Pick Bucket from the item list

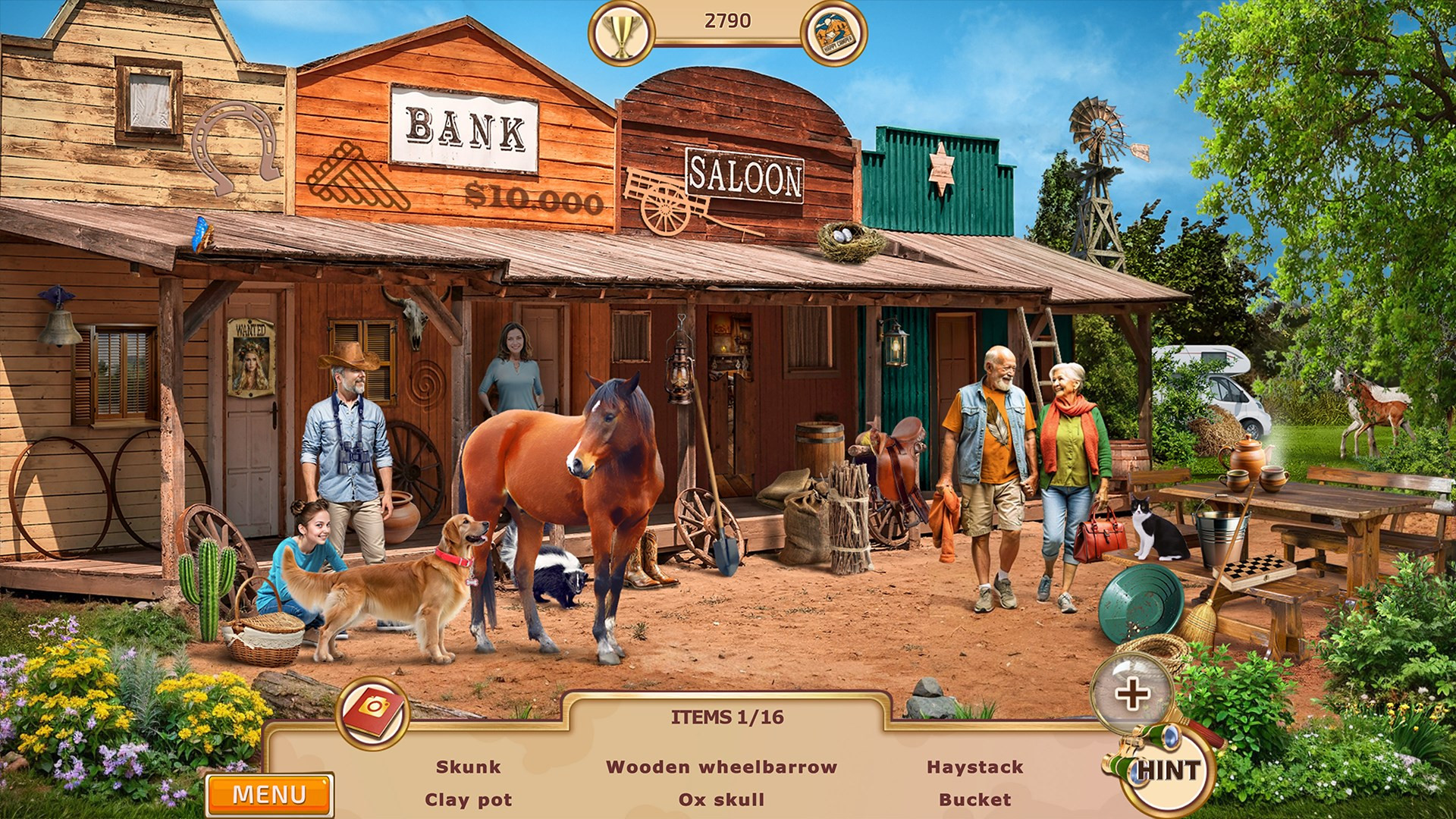974,799
